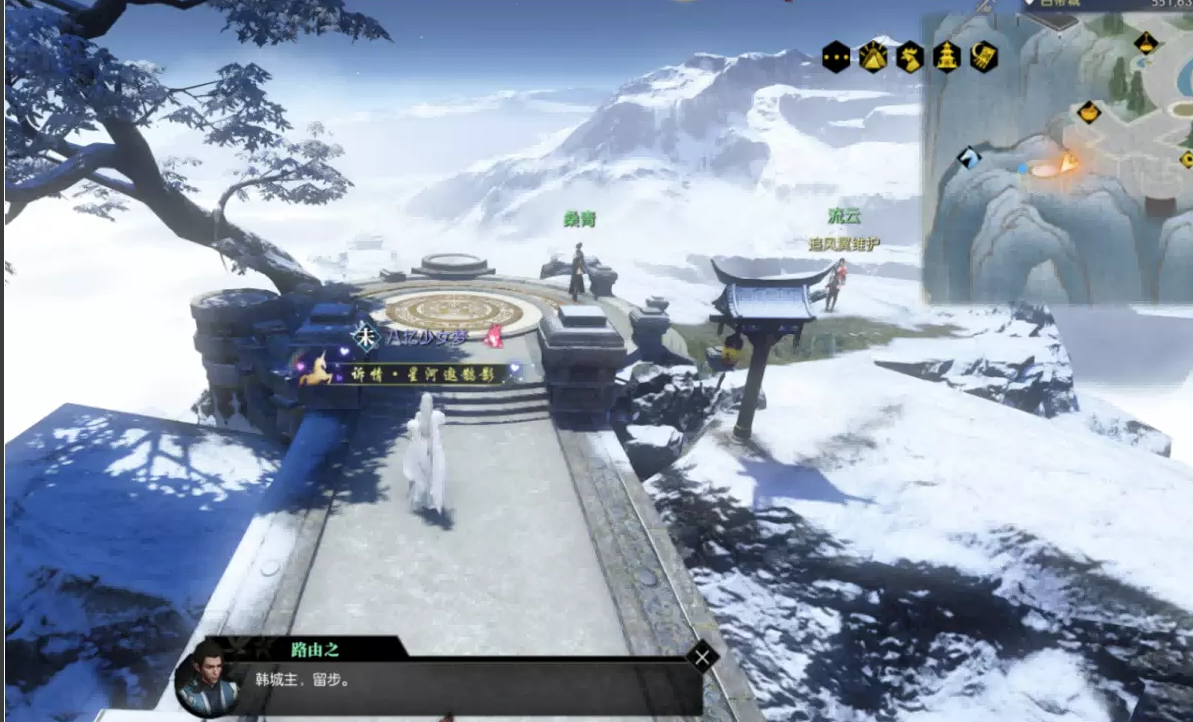Image resolution: width=1193 pixels, height=722 pixels.
Task: Close the 路由之 dialogue box
Action: 703,657
